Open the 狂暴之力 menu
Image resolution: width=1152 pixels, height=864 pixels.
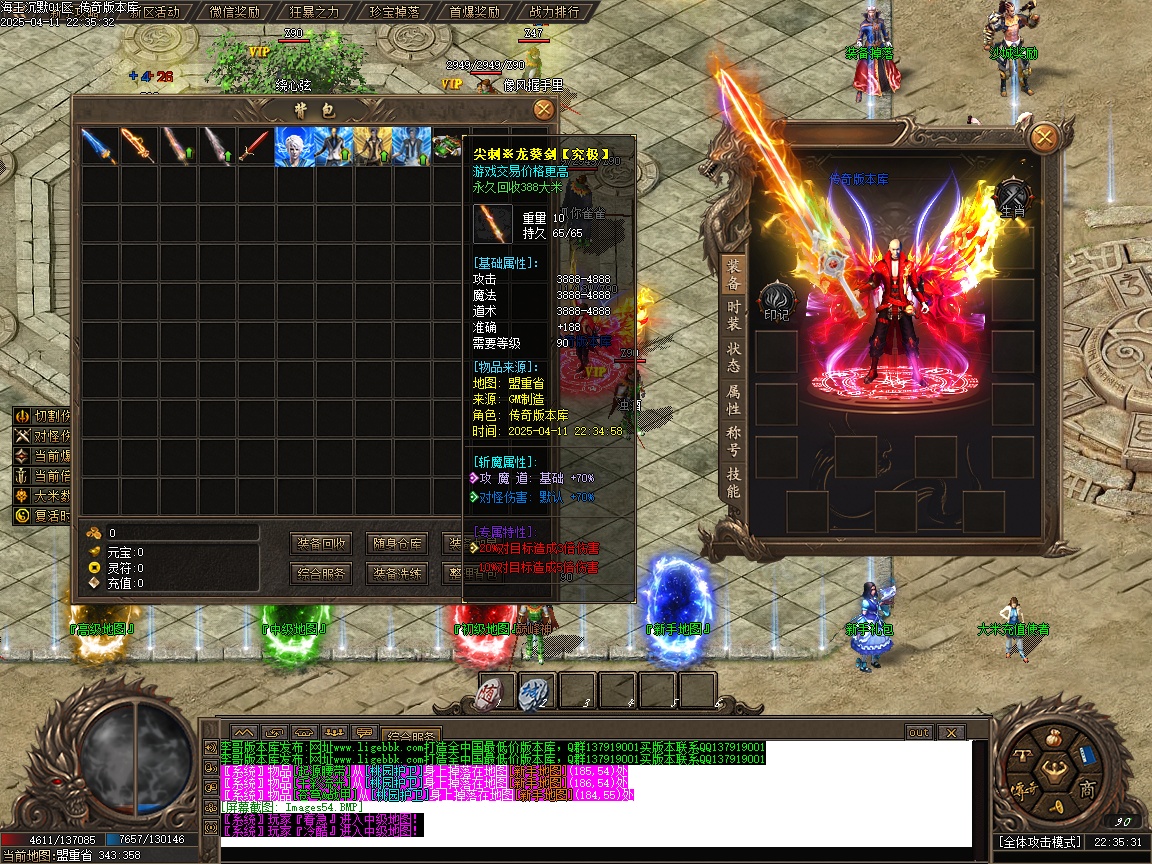(314, 12)
